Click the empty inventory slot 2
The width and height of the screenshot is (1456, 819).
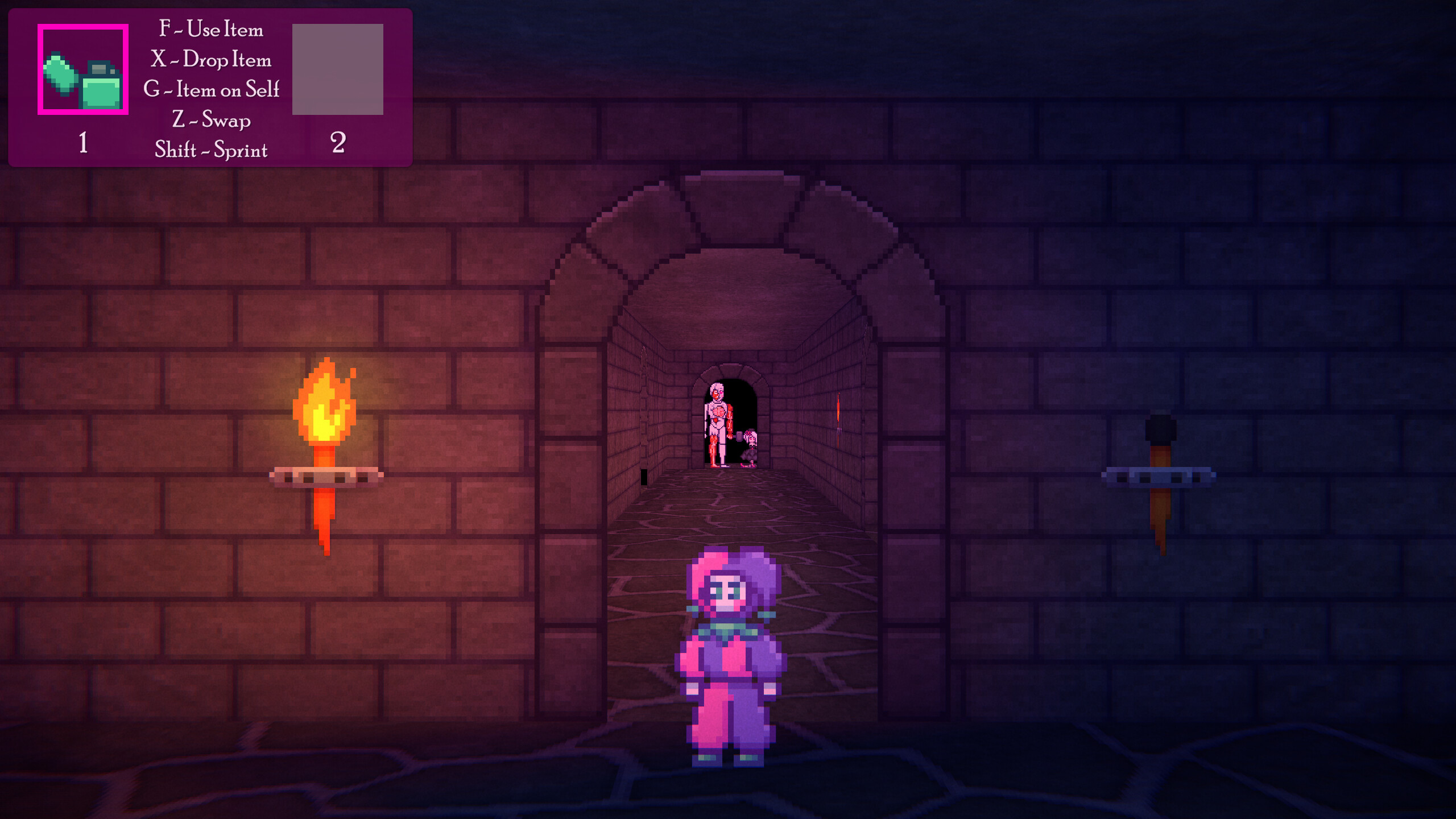339,69
